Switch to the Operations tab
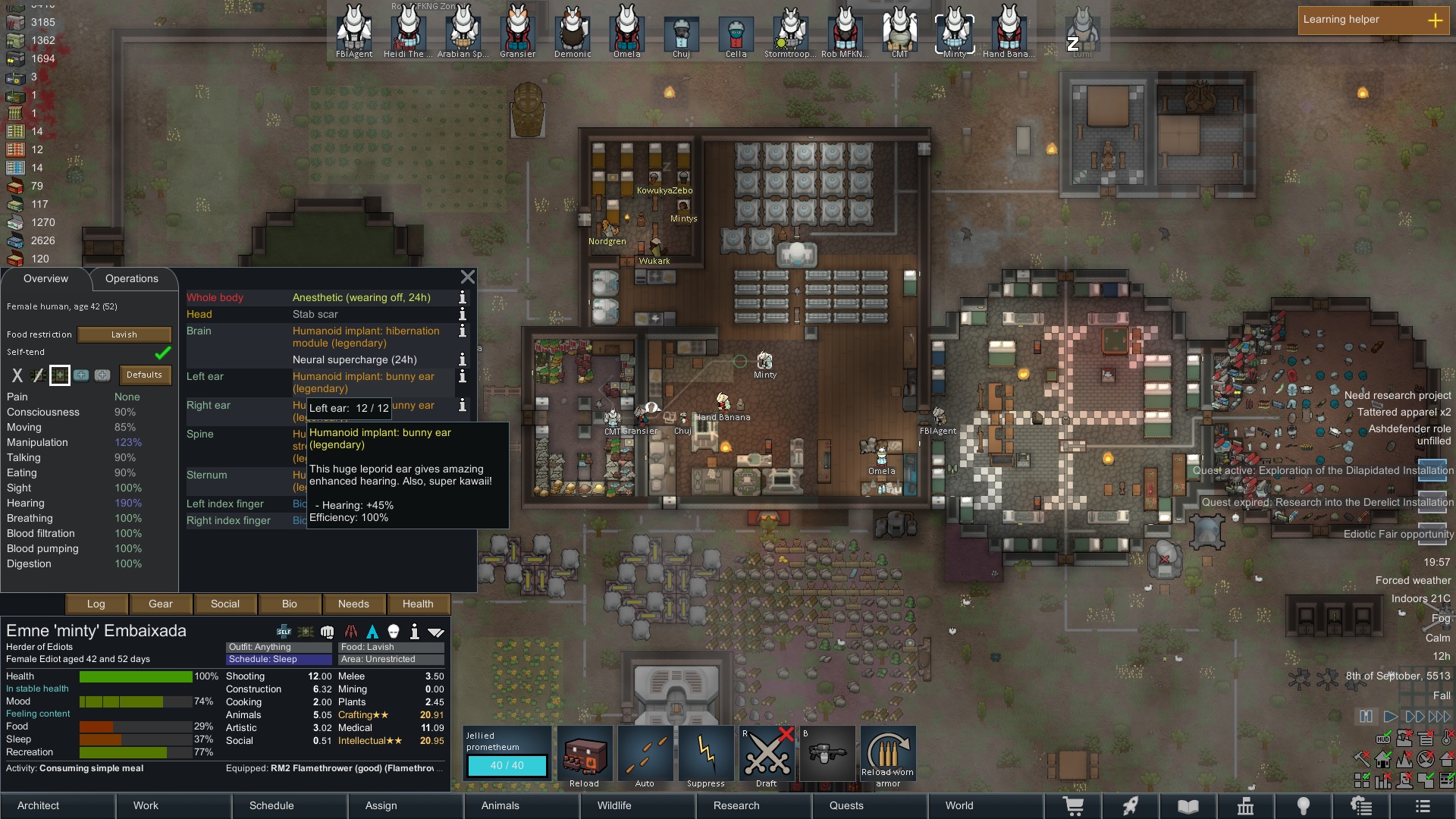 coord(132,279)
